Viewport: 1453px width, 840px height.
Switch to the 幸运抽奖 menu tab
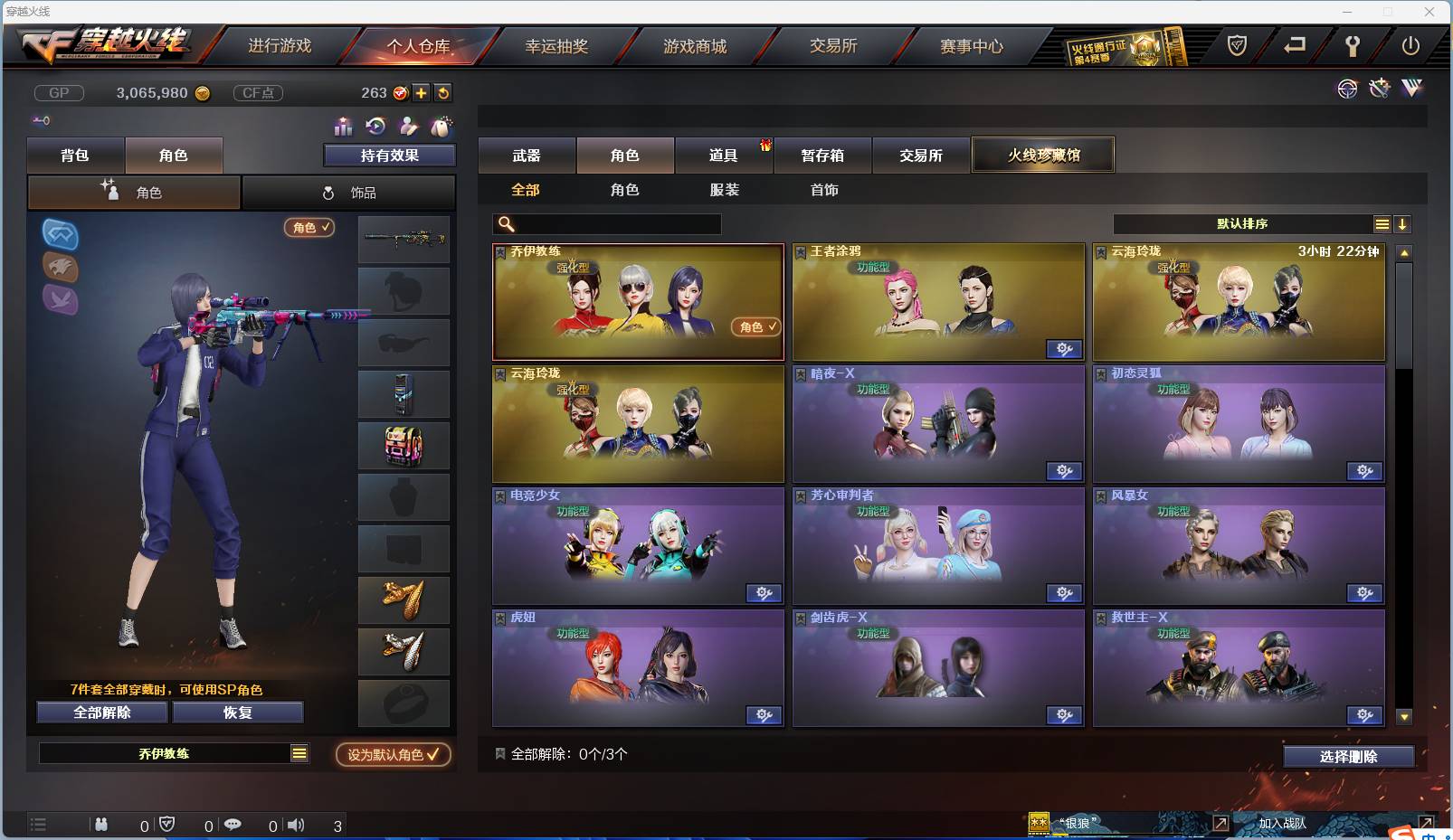tap(559, 45)
